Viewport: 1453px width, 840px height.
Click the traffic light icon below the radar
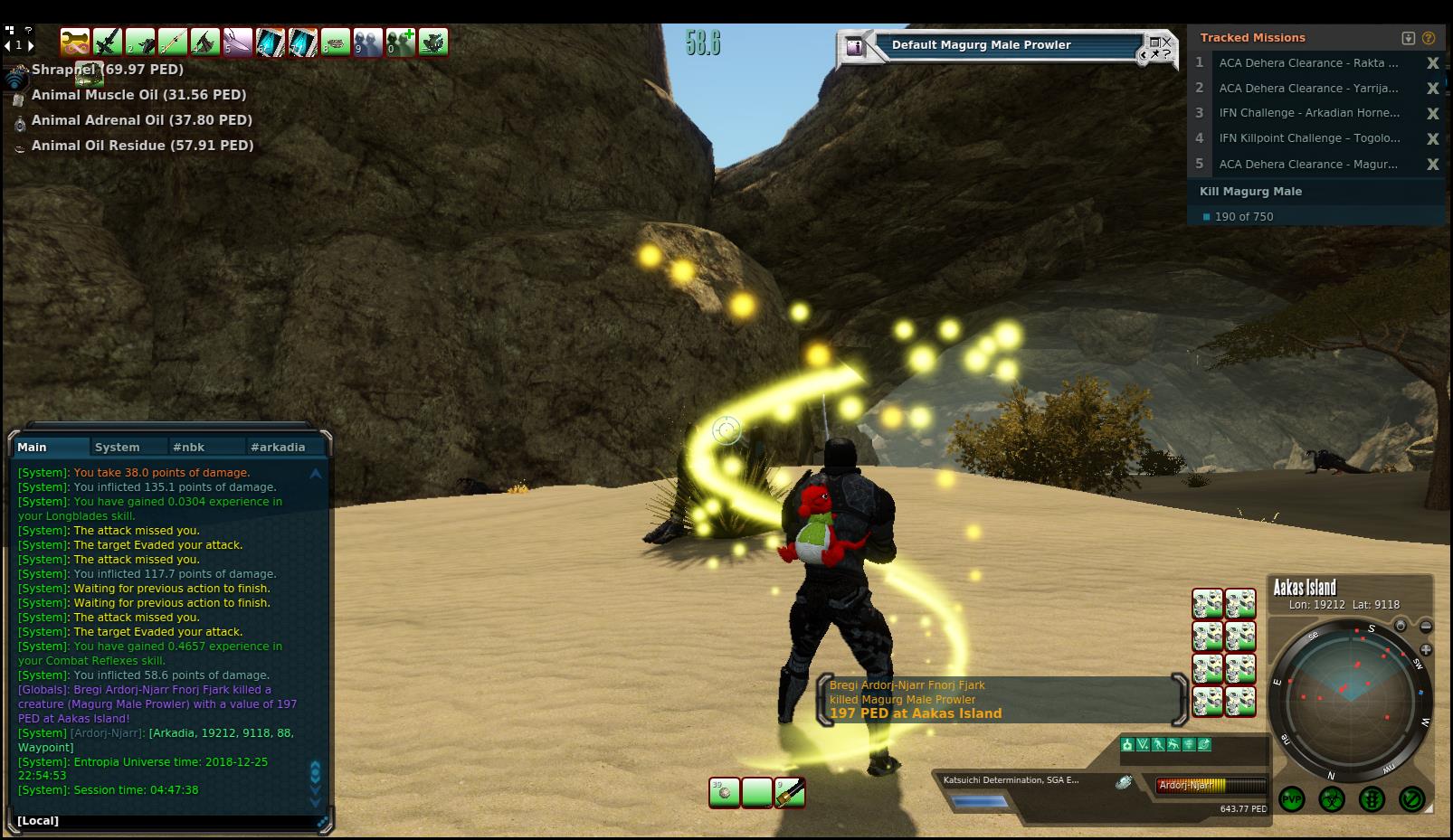(1372, 799)
